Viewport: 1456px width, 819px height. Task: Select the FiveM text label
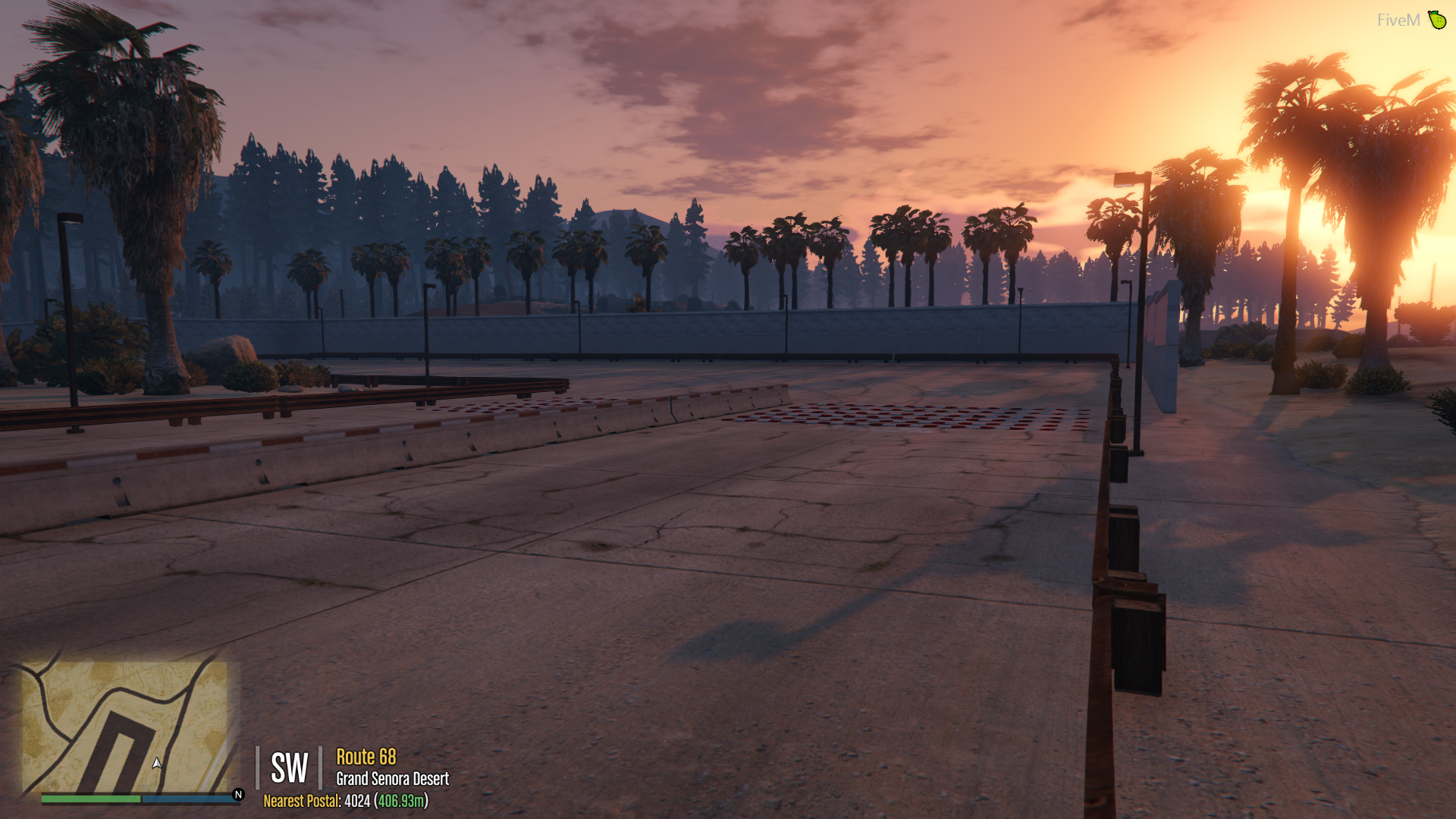pos(1399,20)
